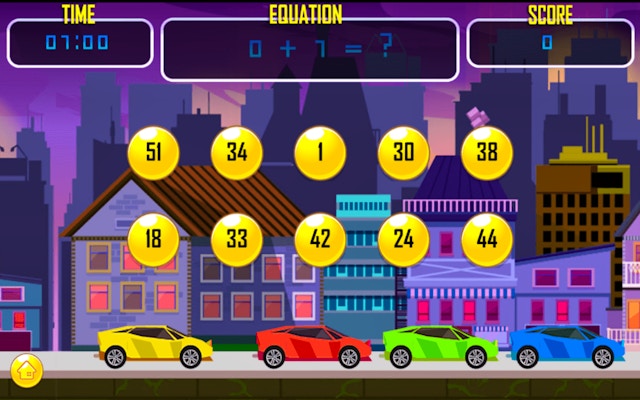The image size is (640, 400).
Task: Select the answer ball numbered 33
Action: [237, 240]
